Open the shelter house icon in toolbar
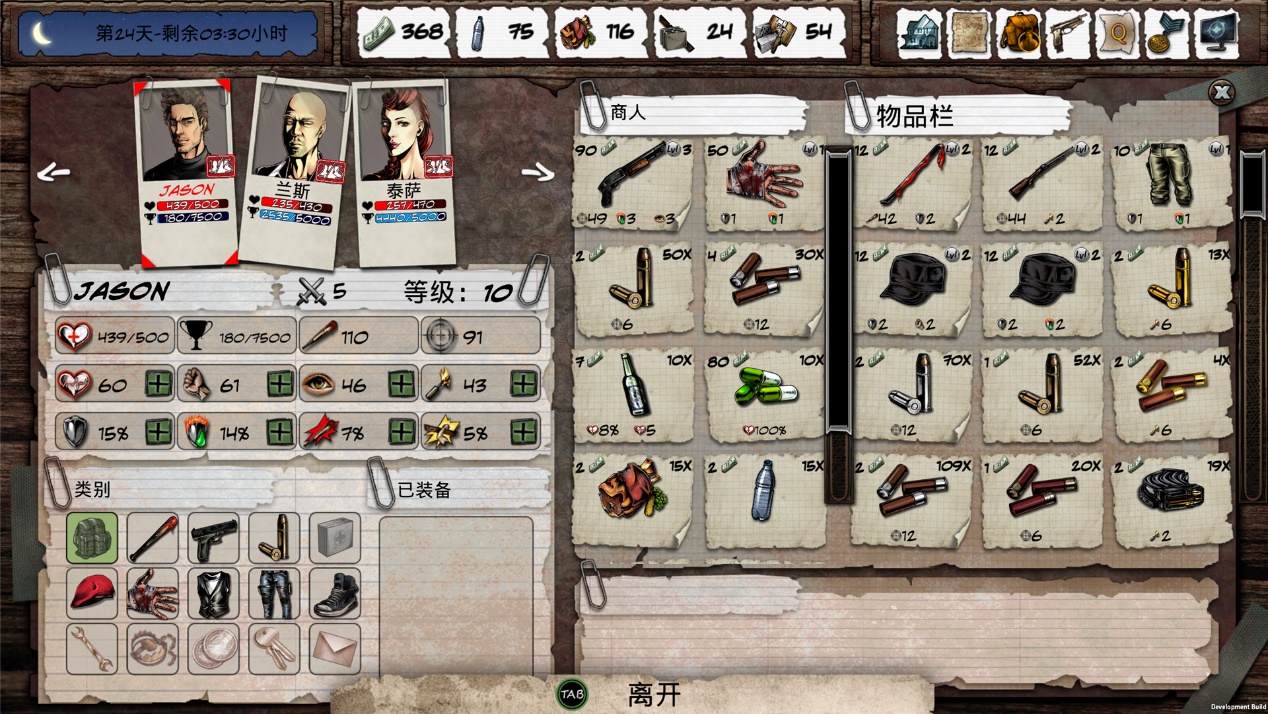This screenshot has height=714, width=1268. click(x=918, y=33)
